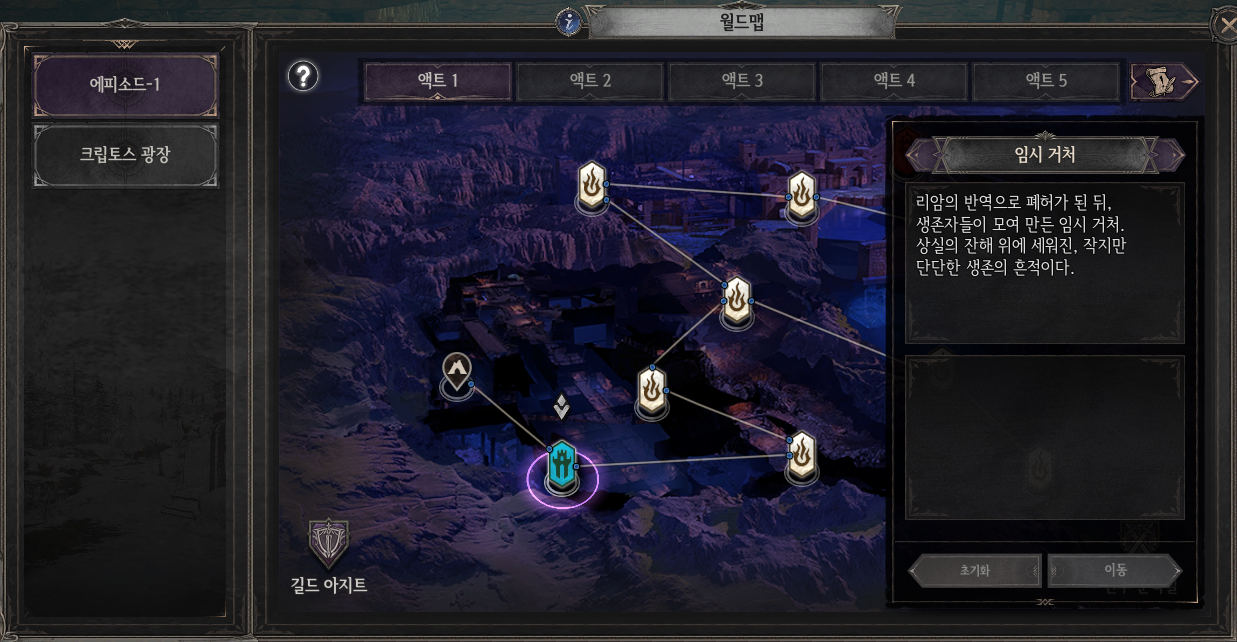Show the 액트 5 tab
The width and height of the screenshot is (1237, 642).
pos(1046,81)
